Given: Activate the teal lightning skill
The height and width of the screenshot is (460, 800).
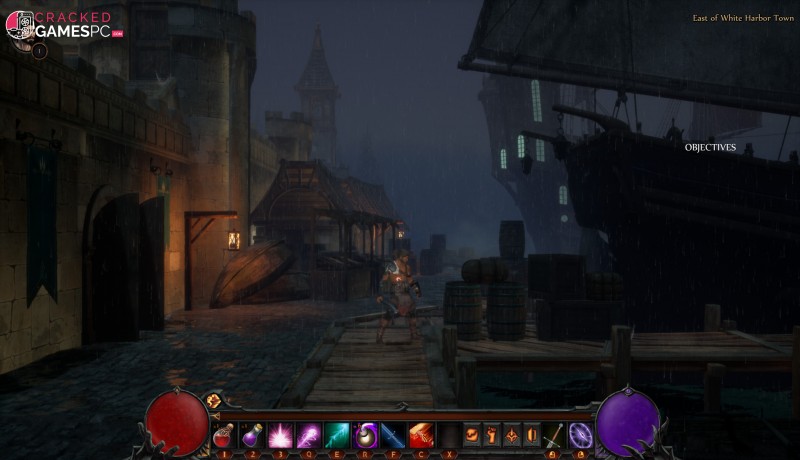Looking at the screenshot, I should pos(337,435).
